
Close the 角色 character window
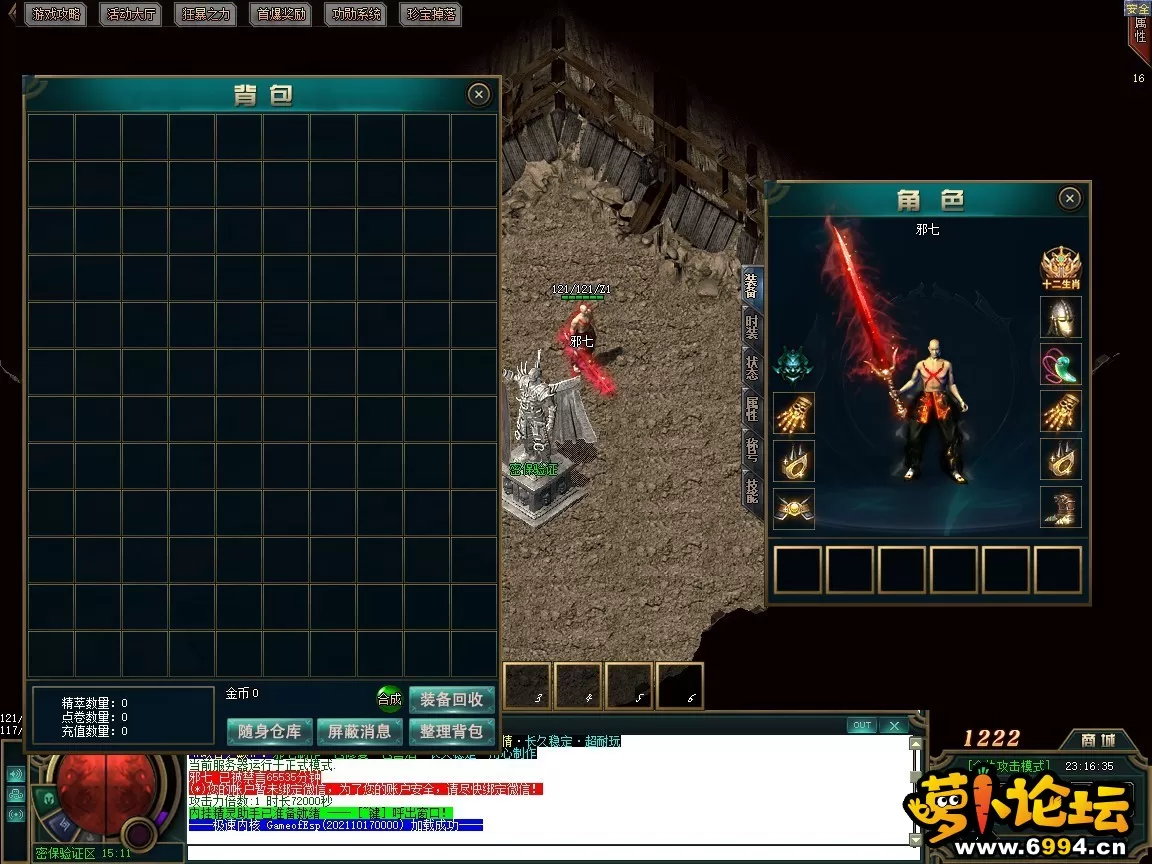pyautogui.click(x=1069, y=198)
